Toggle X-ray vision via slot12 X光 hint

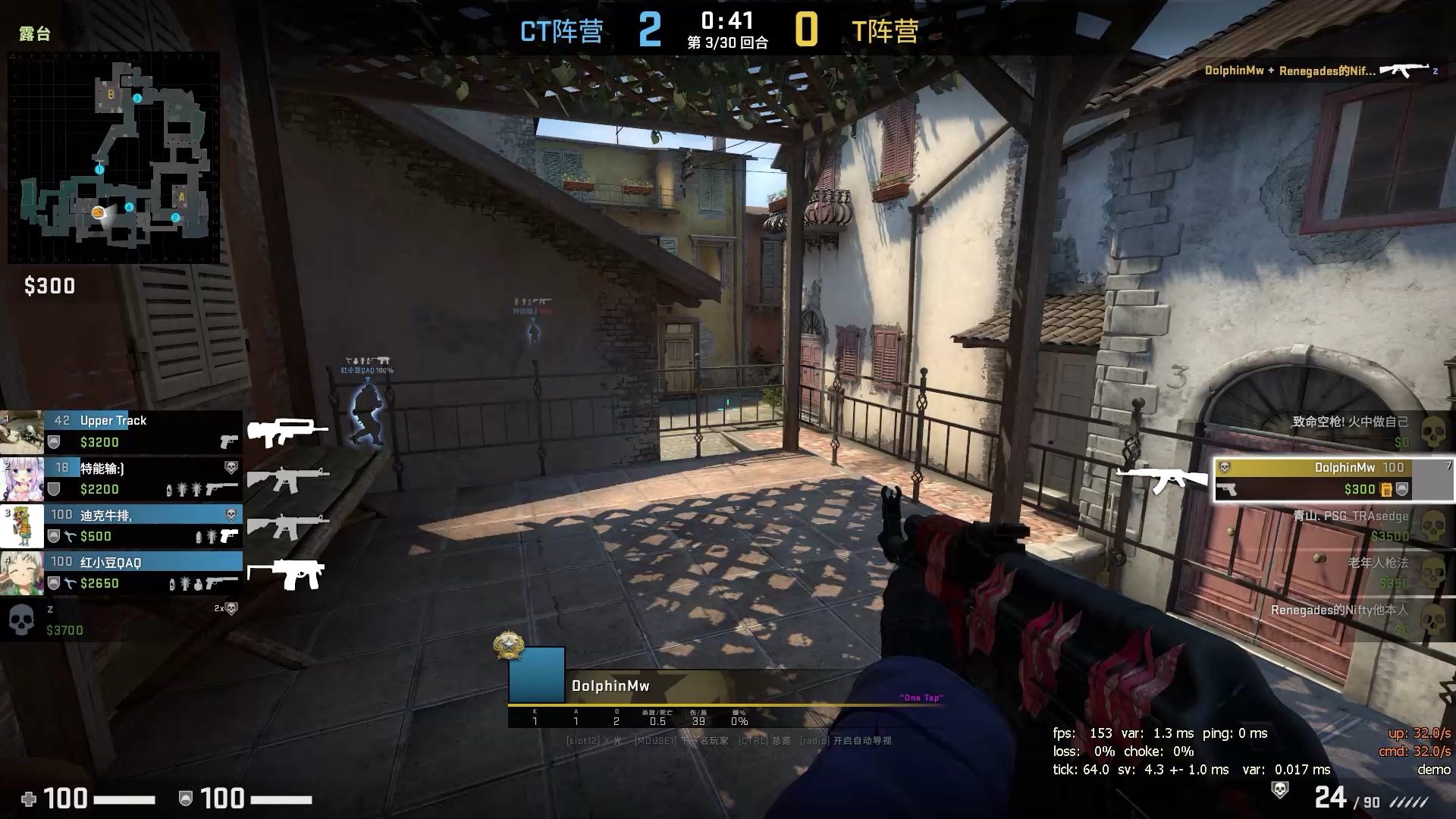594,740
